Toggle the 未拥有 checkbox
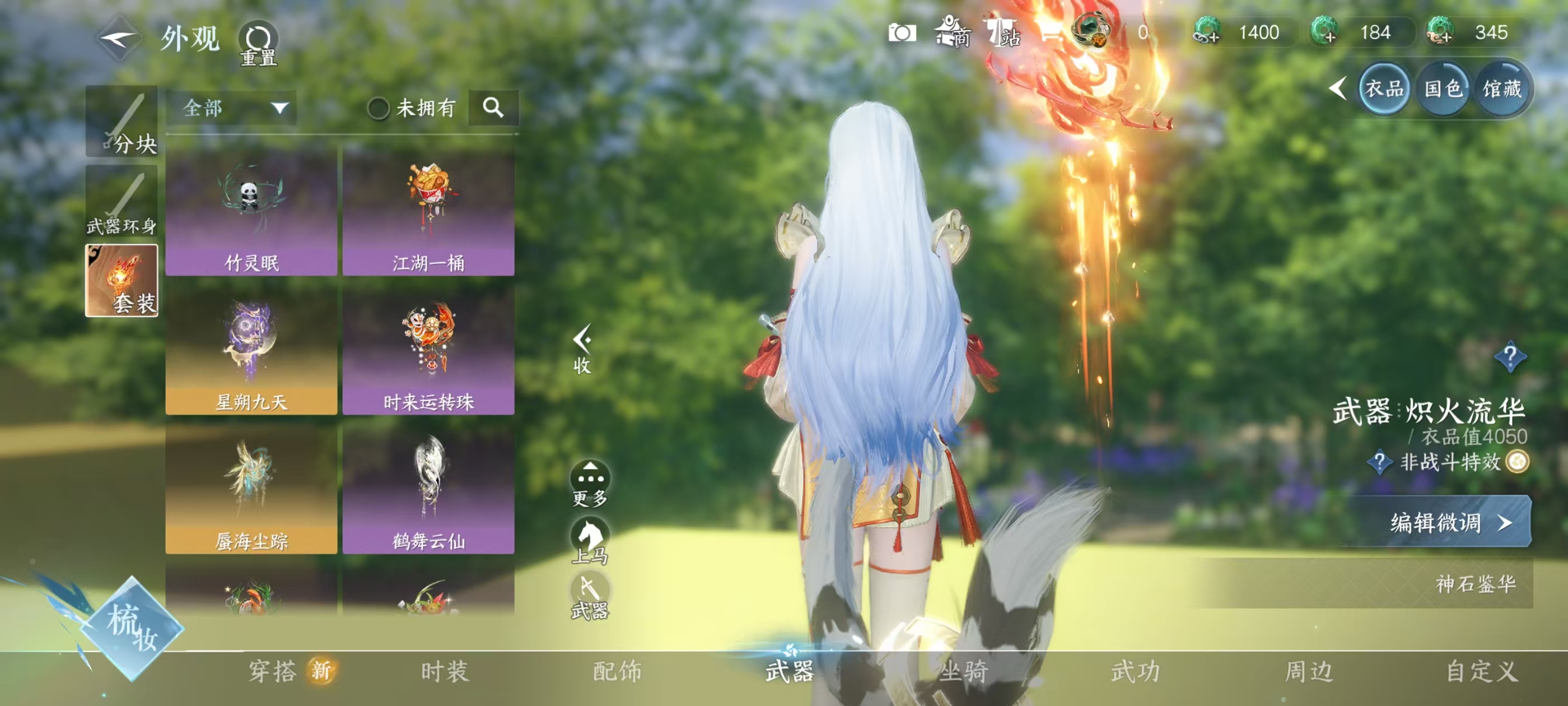The image size is (1568, 706). point(378,109)
